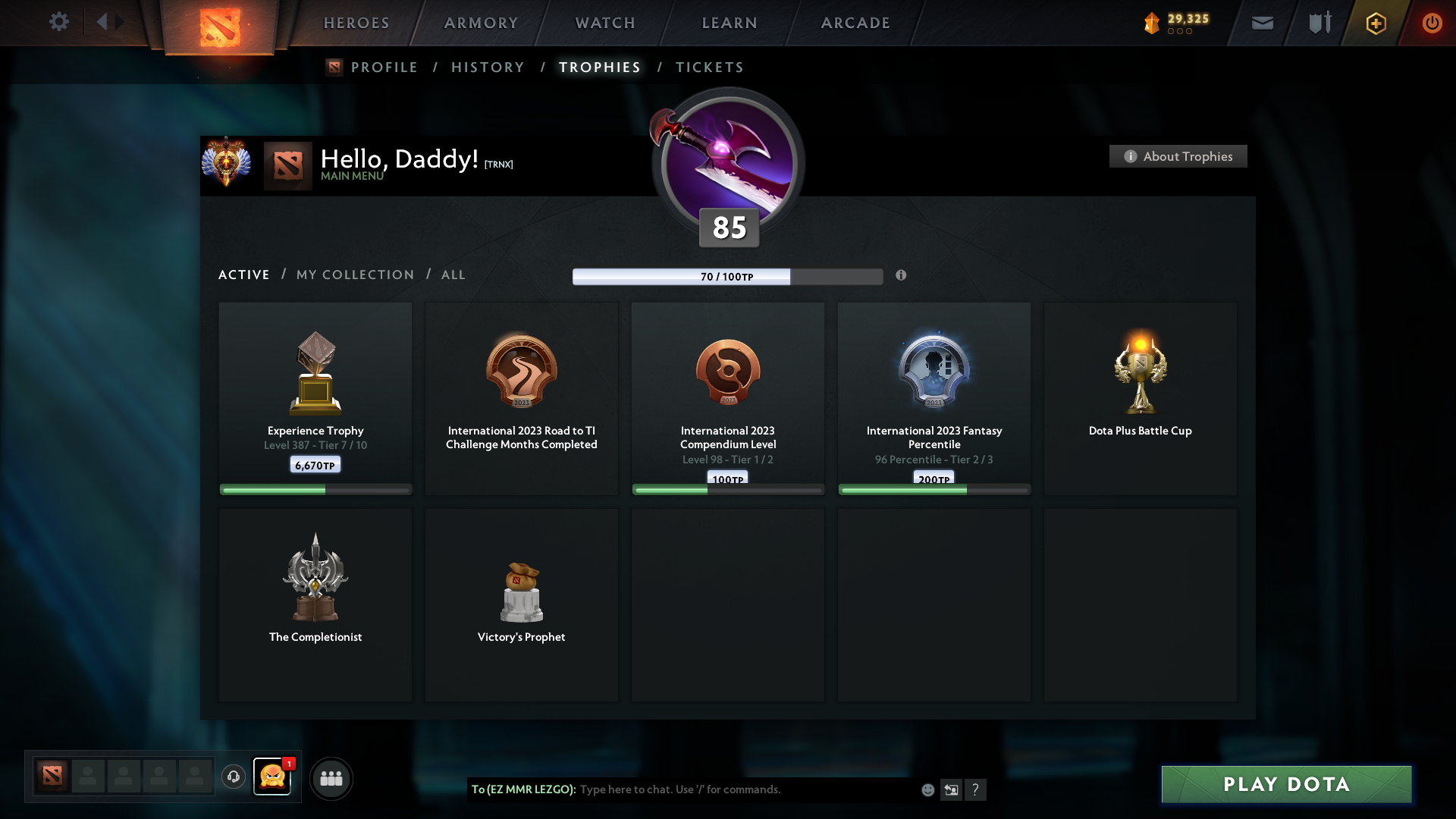Screen dimensions: 1456x819
Task: Open the settings gear
Action: 59,22
